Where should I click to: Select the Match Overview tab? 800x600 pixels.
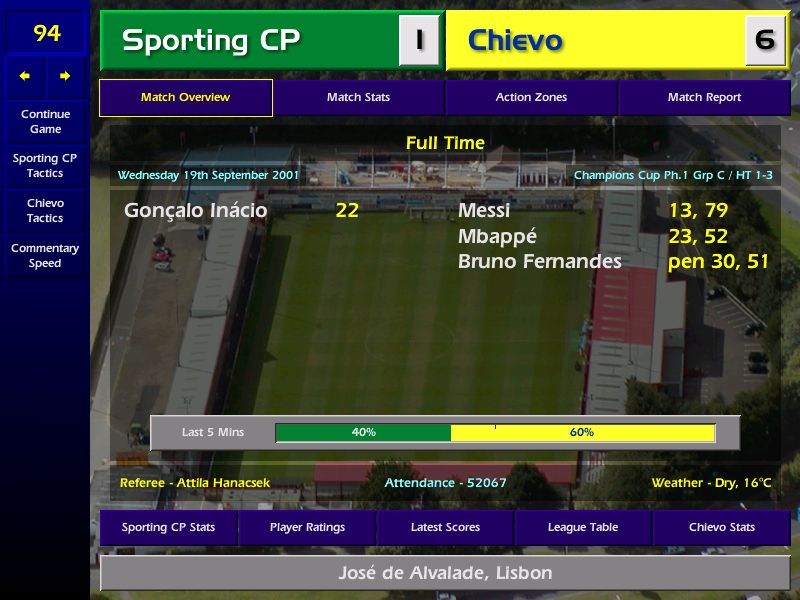(x=185, y=98)
